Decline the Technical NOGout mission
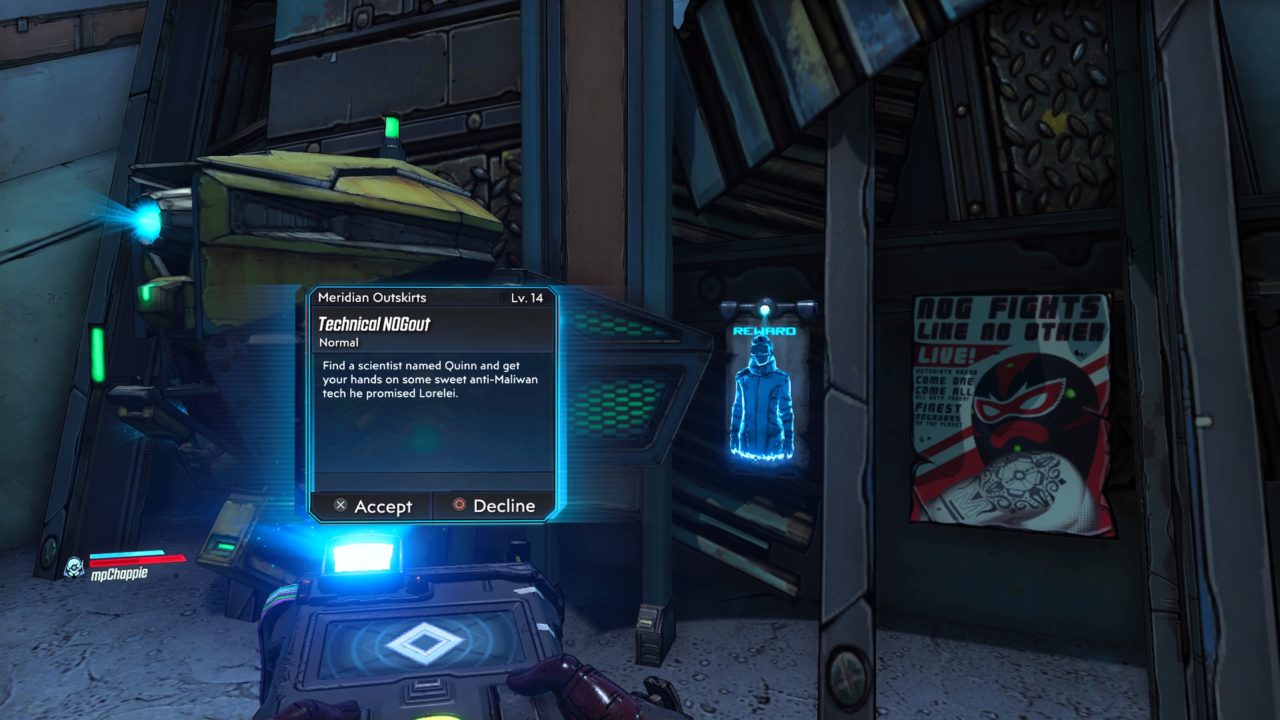Viewport: 1280px width, 720px height. 490,506
